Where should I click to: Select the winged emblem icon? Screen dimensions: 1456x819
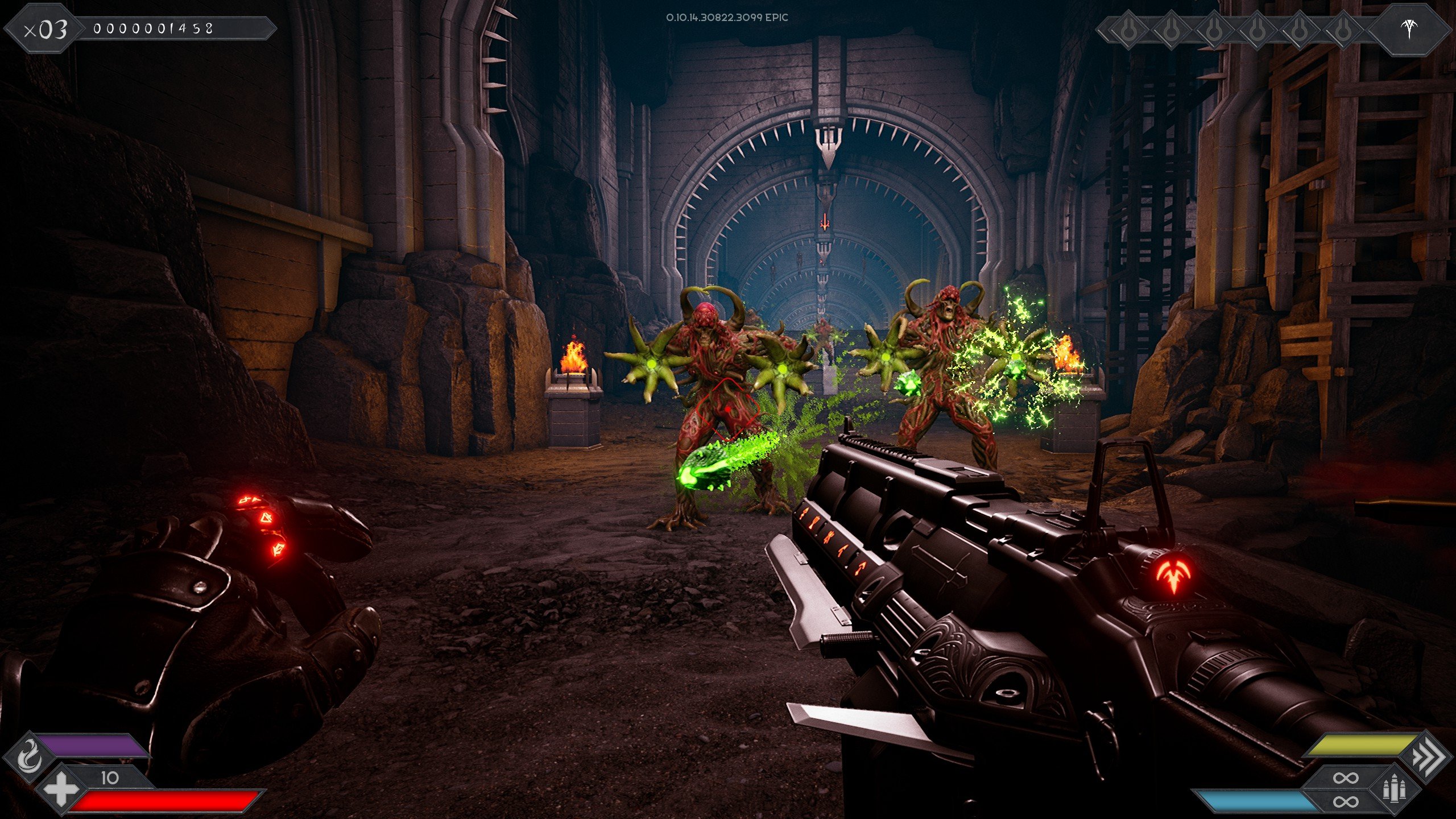point(1409,28)
